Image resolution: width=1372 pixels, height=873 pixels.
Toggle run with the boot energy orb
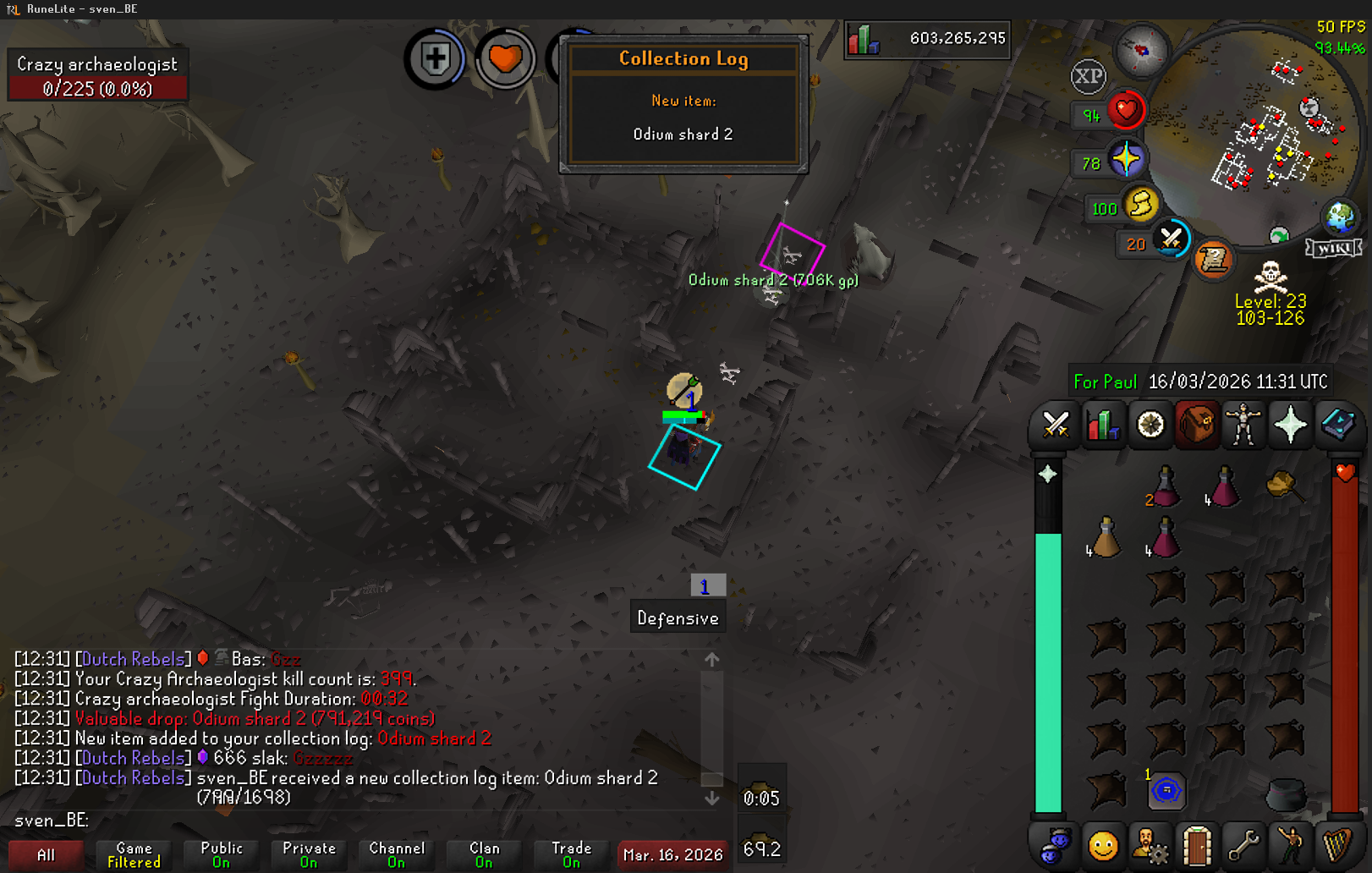pyautogui.click(x=1141, y=206)
